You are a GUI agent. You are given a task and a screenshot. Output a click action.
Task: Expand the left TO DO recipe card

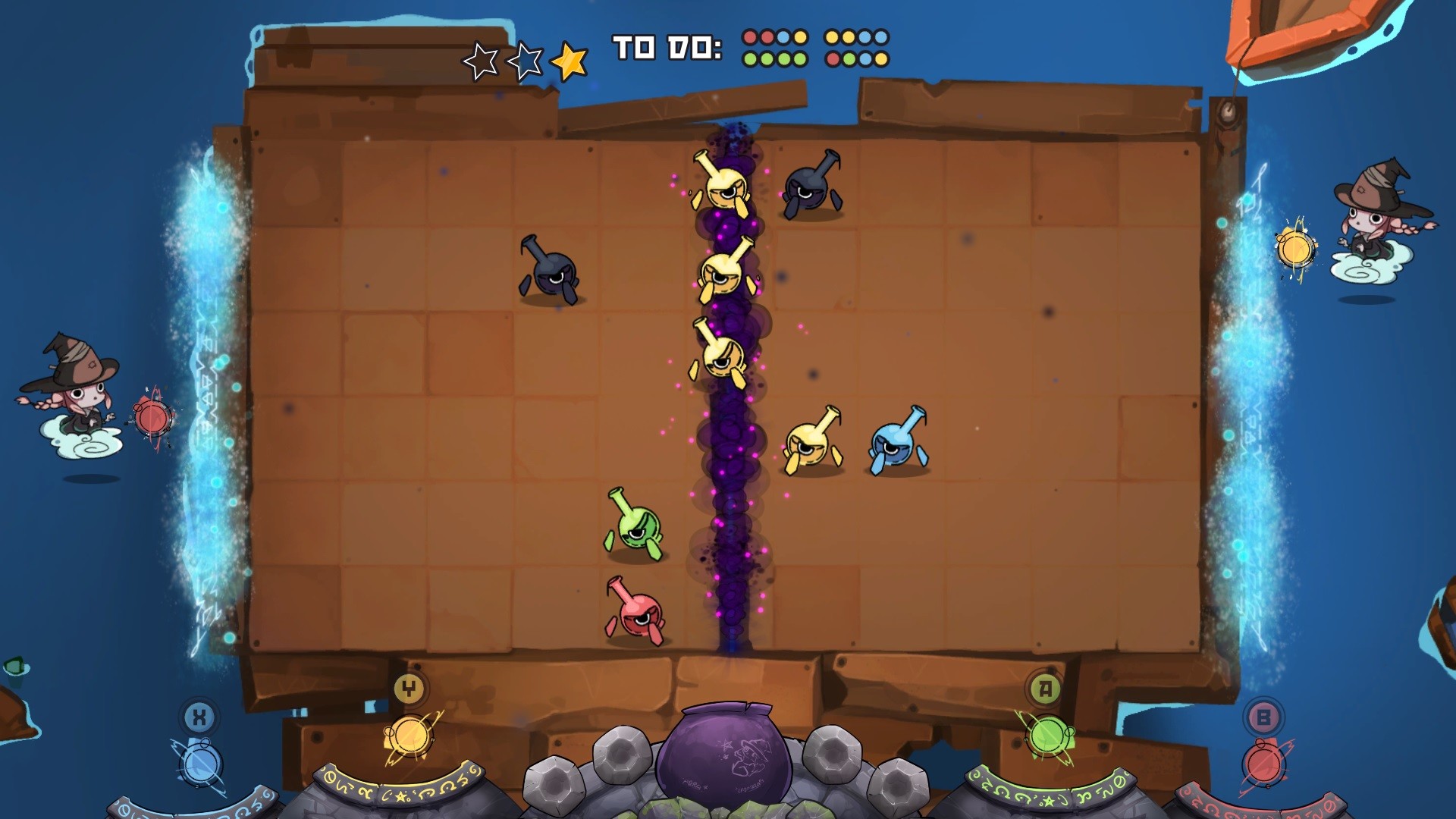pyautogui.click(x=775, y=47)
